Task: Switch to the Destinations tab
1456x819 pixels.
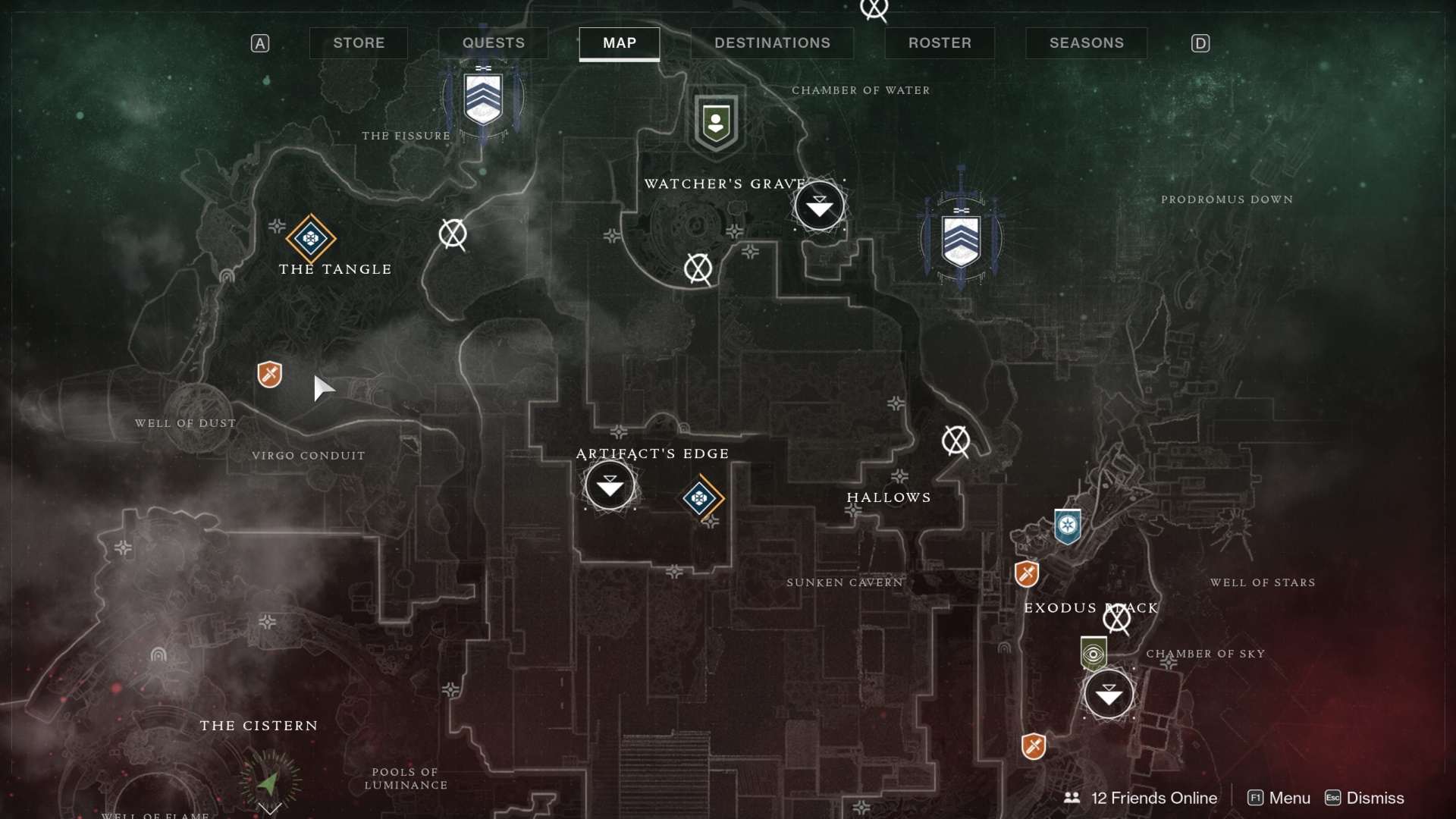Action: point(772,43)
